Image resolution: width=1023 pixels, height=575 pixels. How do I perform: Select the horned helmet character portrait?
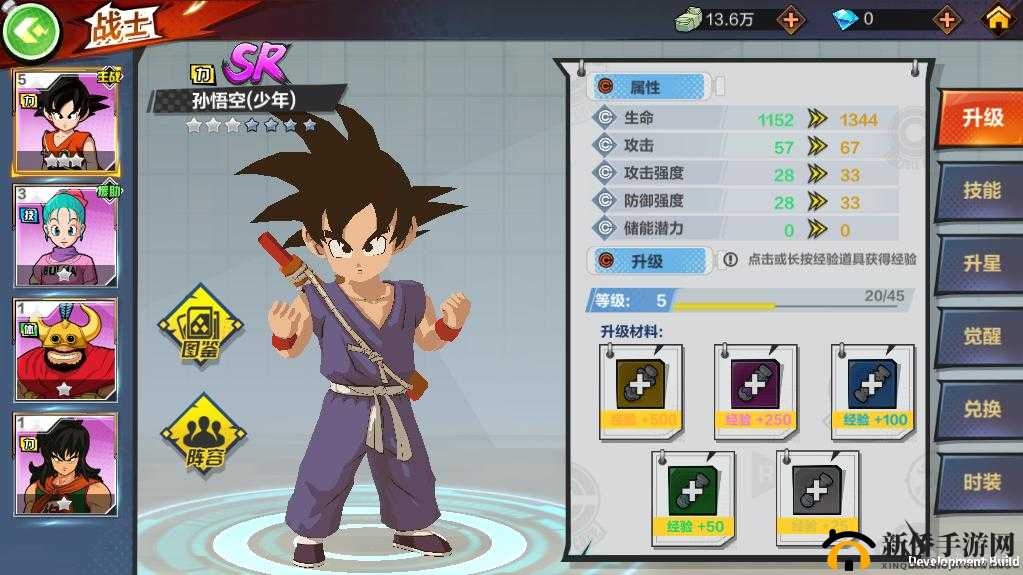pos(66,350)
